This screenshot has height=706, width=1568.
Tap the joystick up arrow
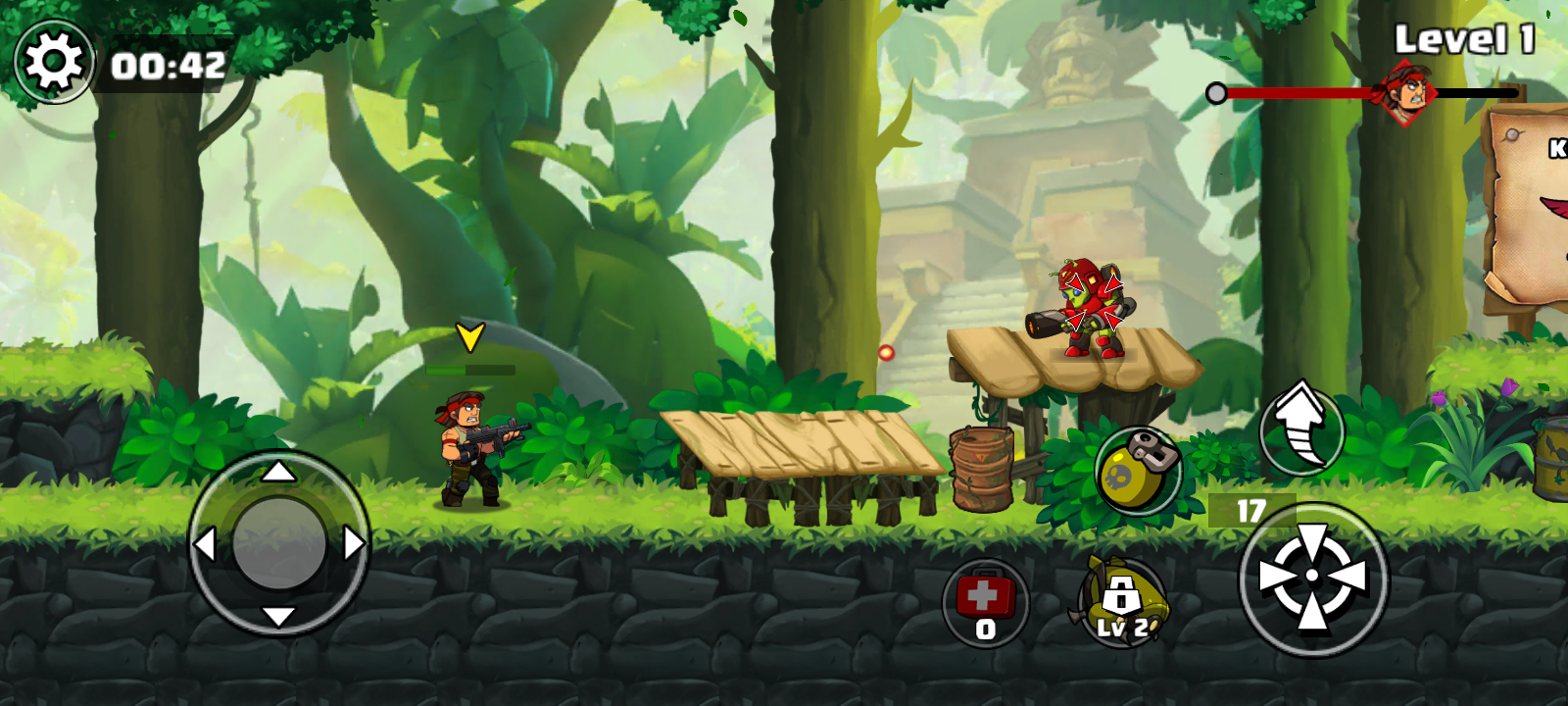(x=279, y=472)
